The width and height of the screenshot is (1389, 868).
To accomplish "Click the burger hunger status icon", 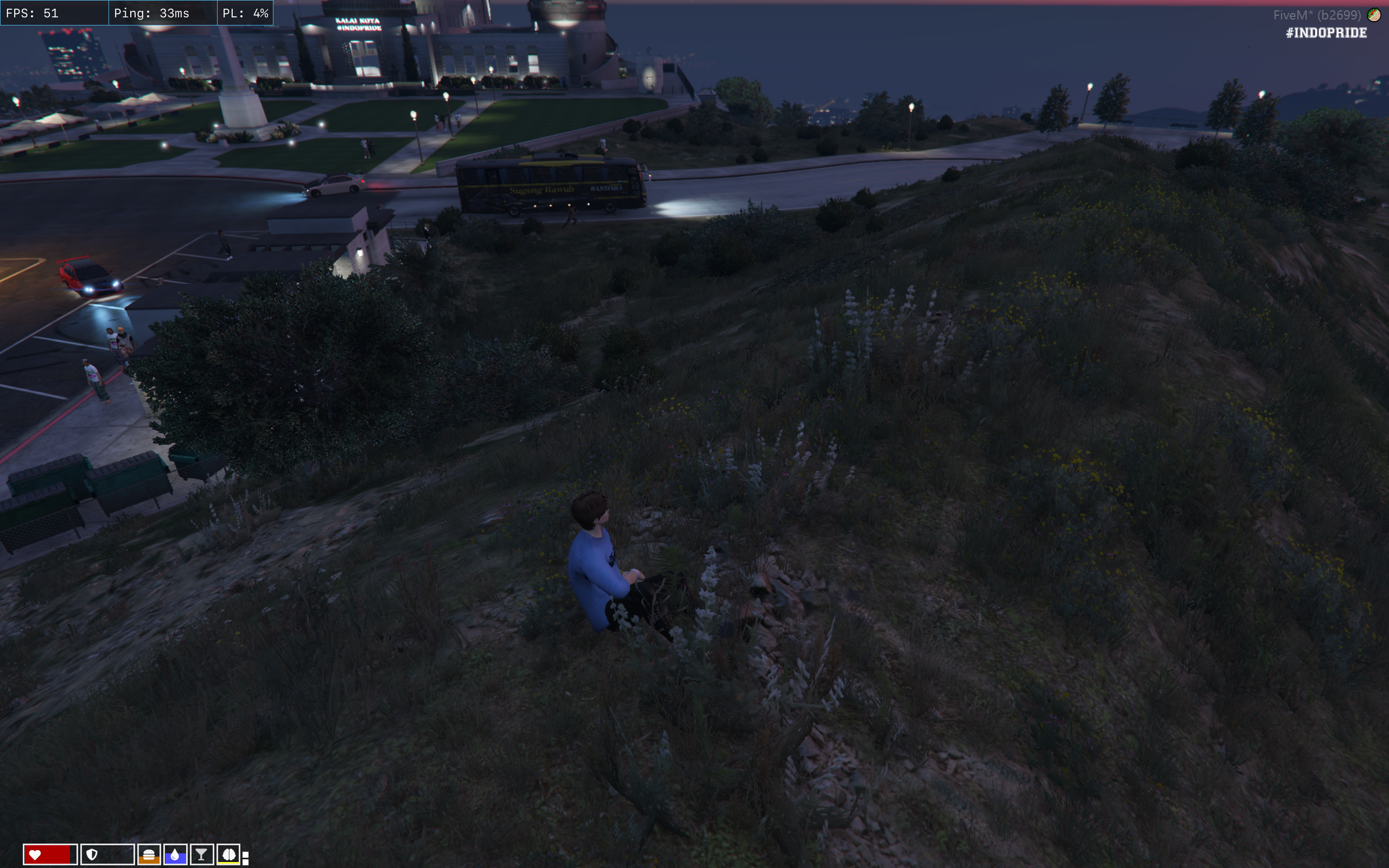I will [149, 855].
